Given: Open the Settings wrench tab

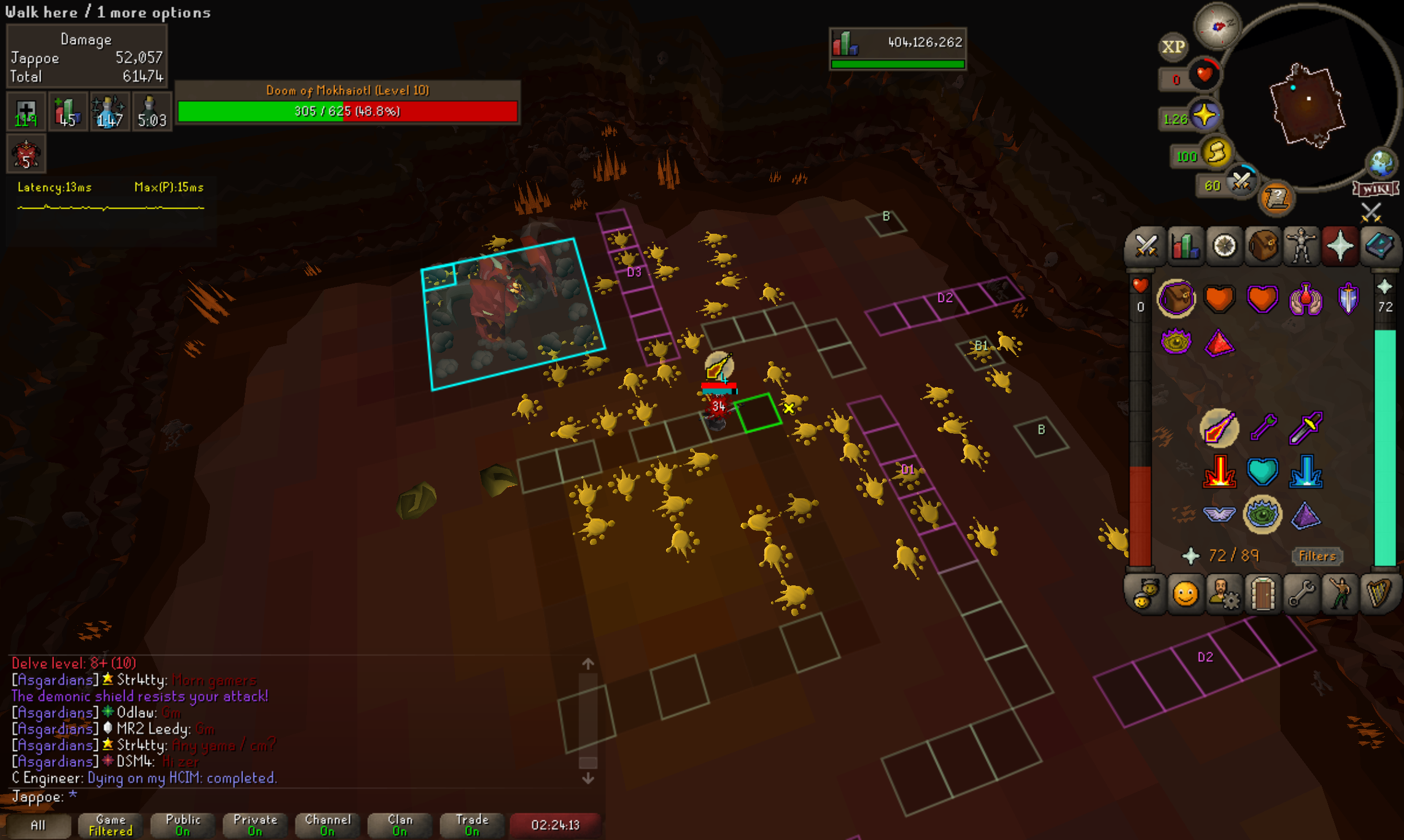Looking at the screenshot, I should tap(1301, 595).
